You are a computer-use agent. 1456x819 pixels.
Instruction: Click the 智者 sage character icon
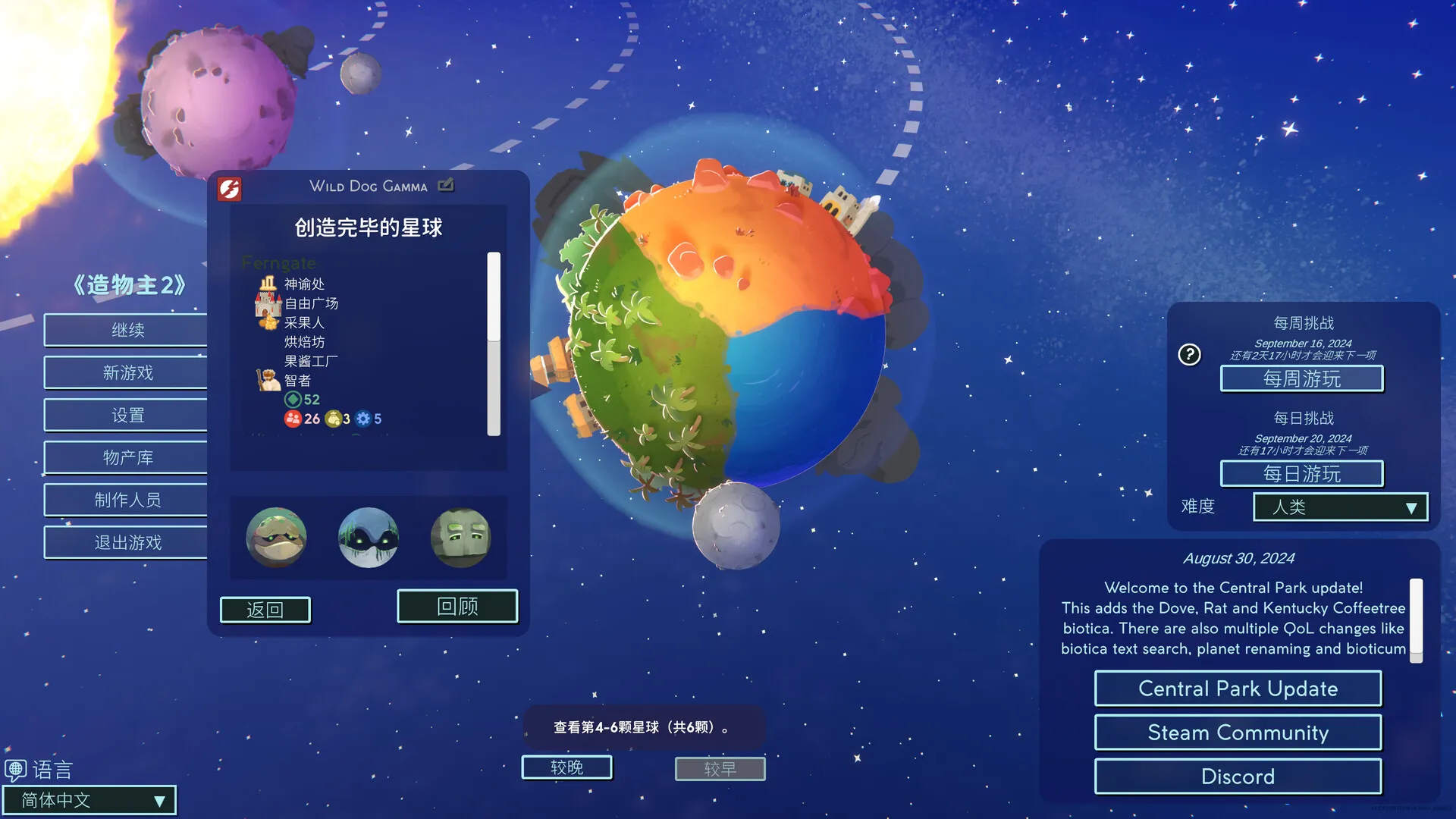[268, 379]
